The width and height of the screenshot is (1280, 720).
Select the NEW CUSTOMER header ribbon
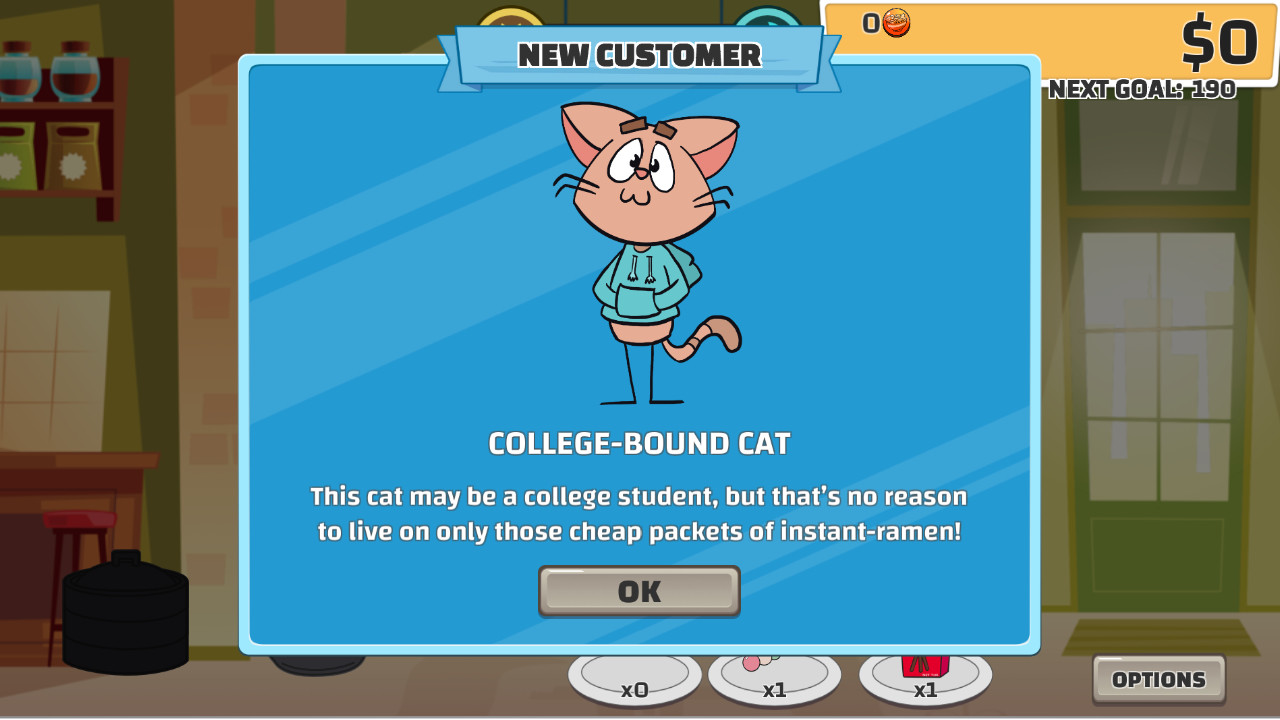coord(639,55)
